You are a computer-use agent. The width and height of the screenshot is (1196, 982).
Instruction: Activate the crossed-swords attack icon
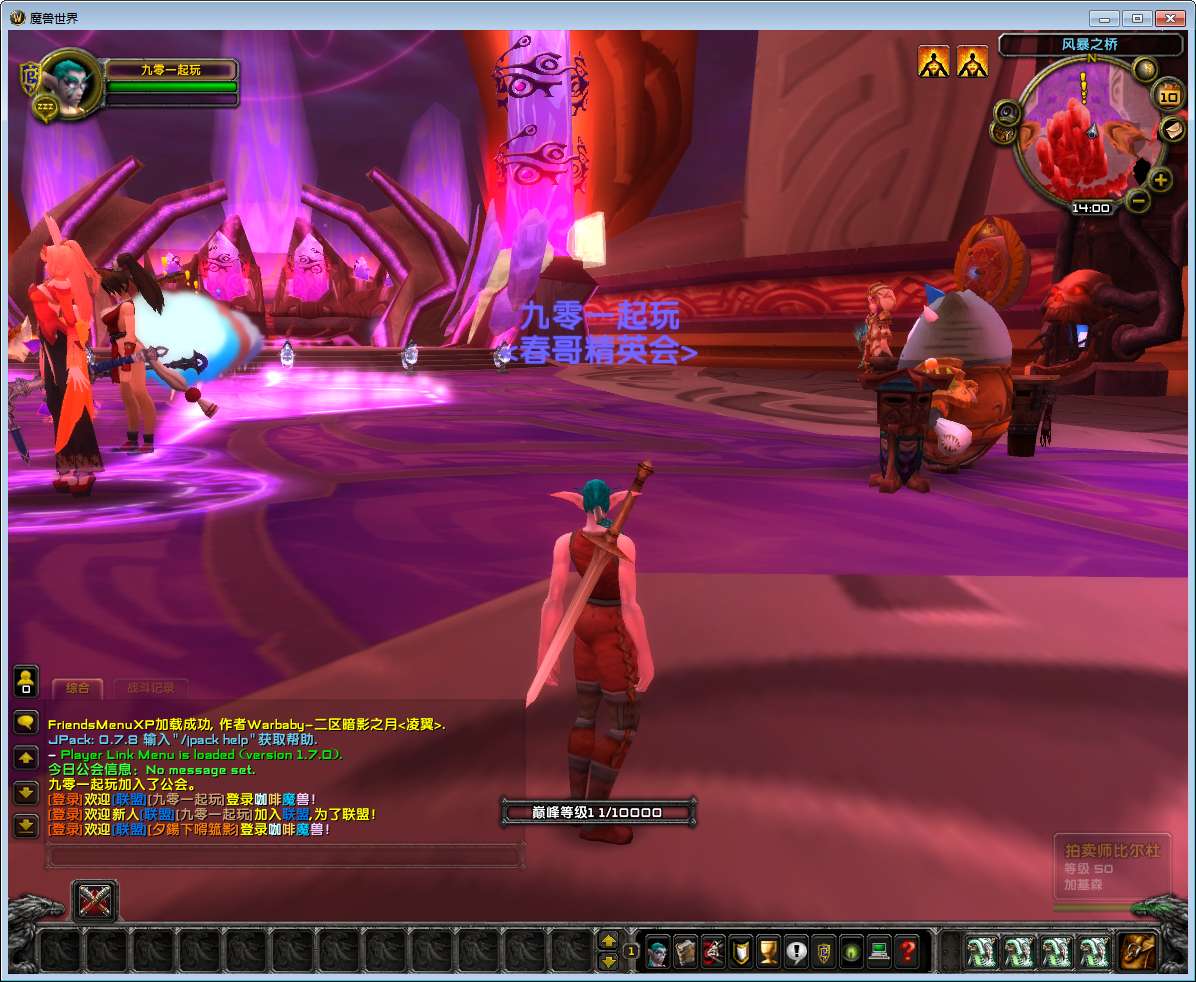(95, 902)
